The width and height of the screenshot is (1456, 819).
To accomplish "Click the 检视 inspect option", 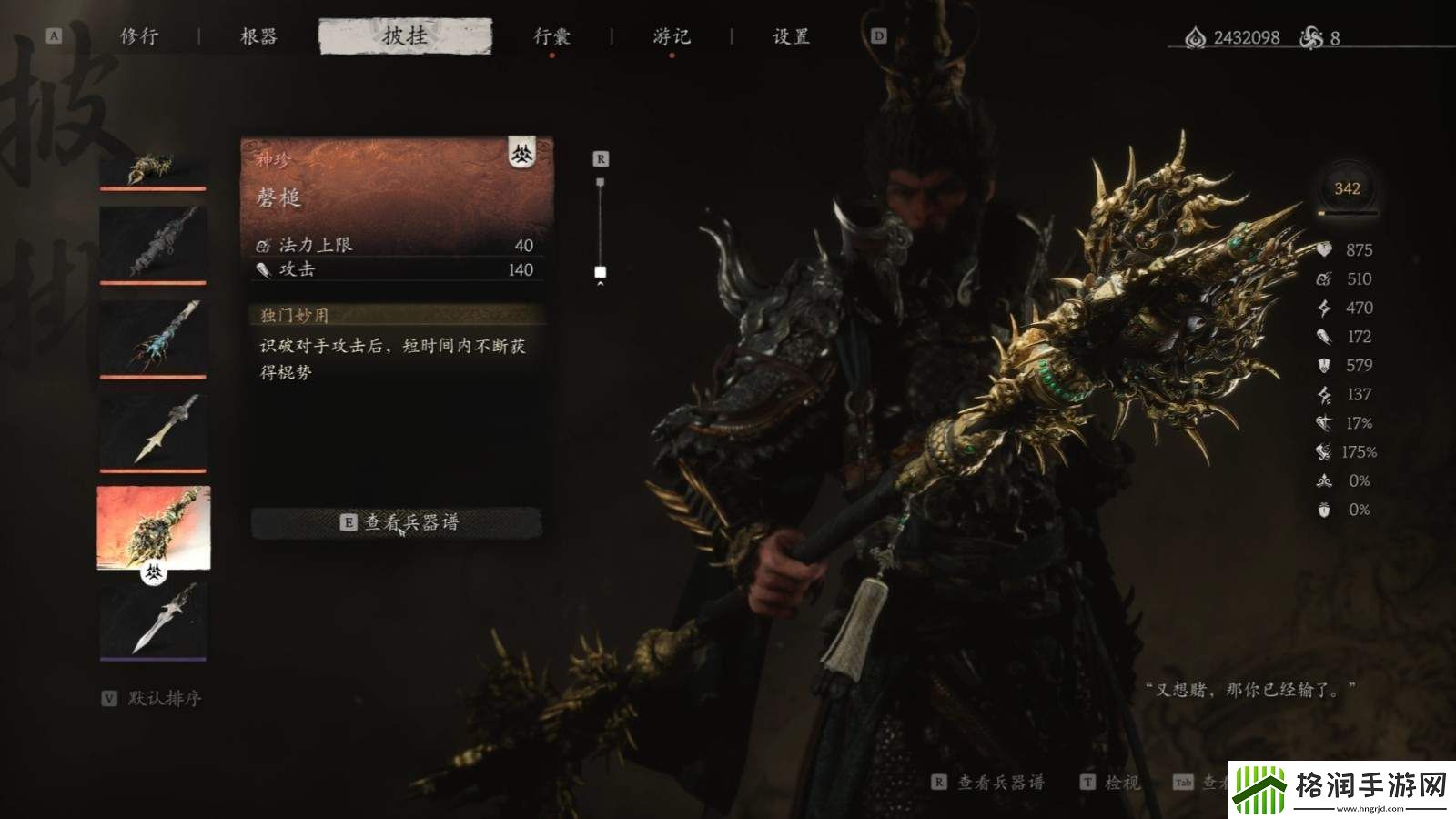I will point(1110,782).
